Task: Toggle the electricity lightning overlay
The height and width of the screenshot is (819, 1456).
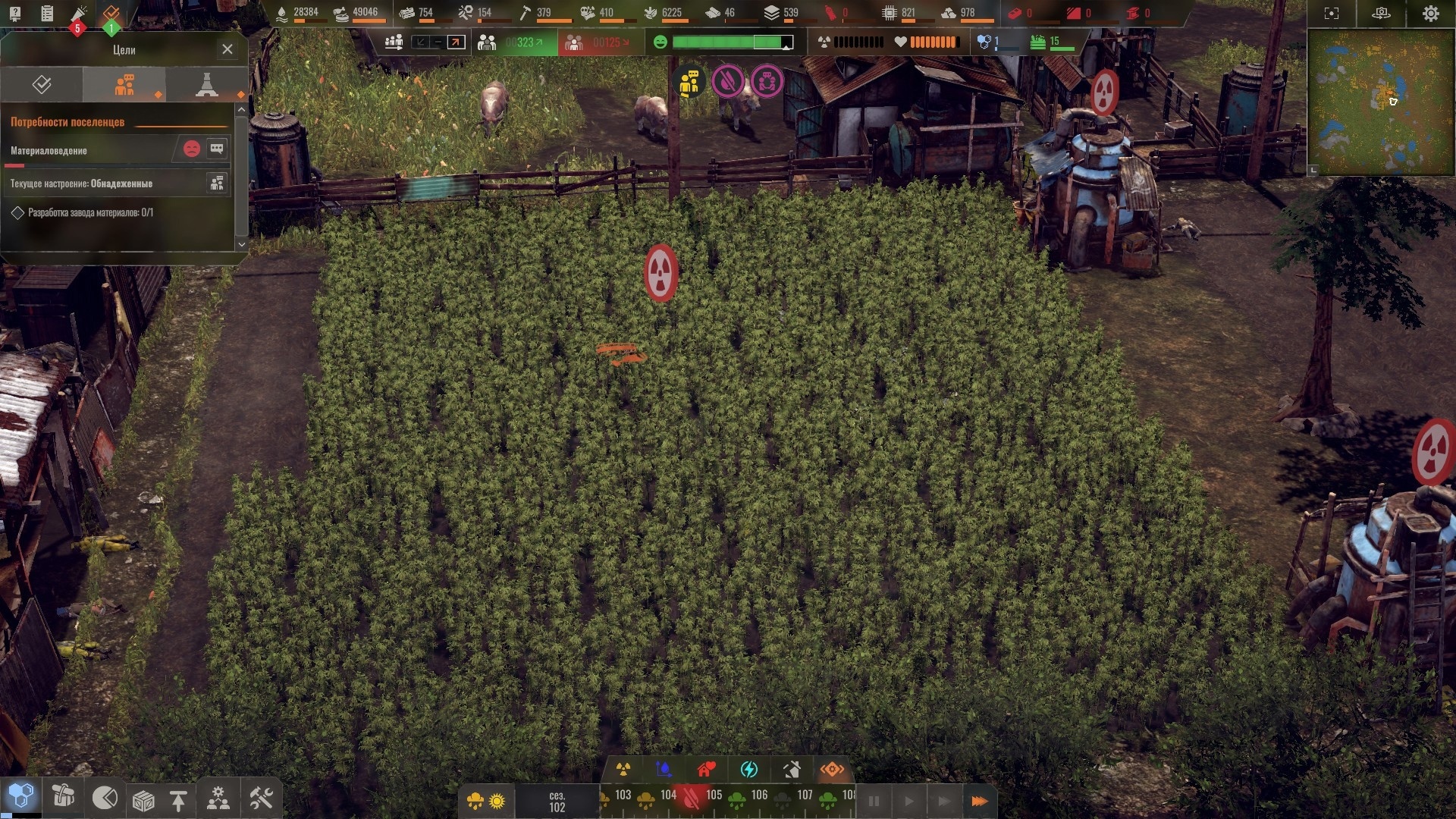Action: tap(748, 770)
